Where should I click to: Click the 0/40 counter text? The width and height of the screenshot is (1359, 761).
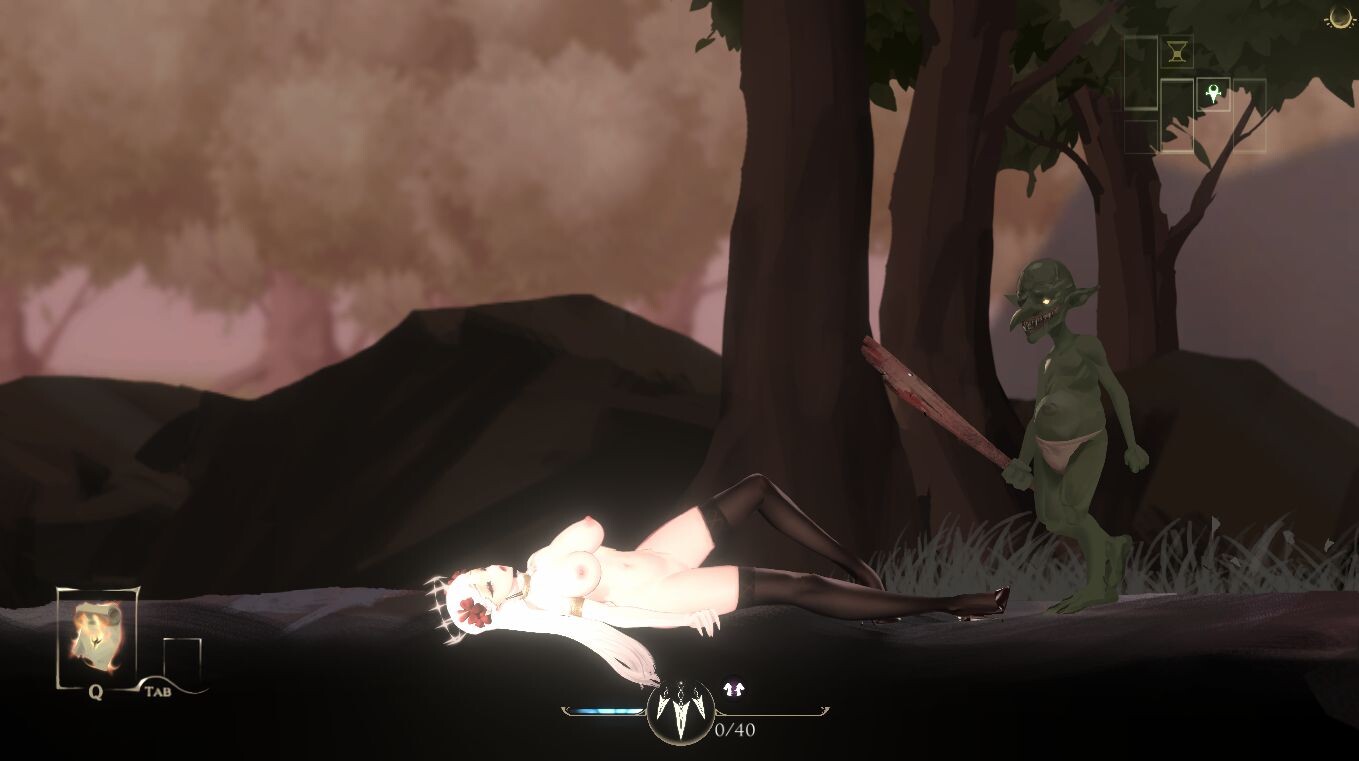[735, 729]
